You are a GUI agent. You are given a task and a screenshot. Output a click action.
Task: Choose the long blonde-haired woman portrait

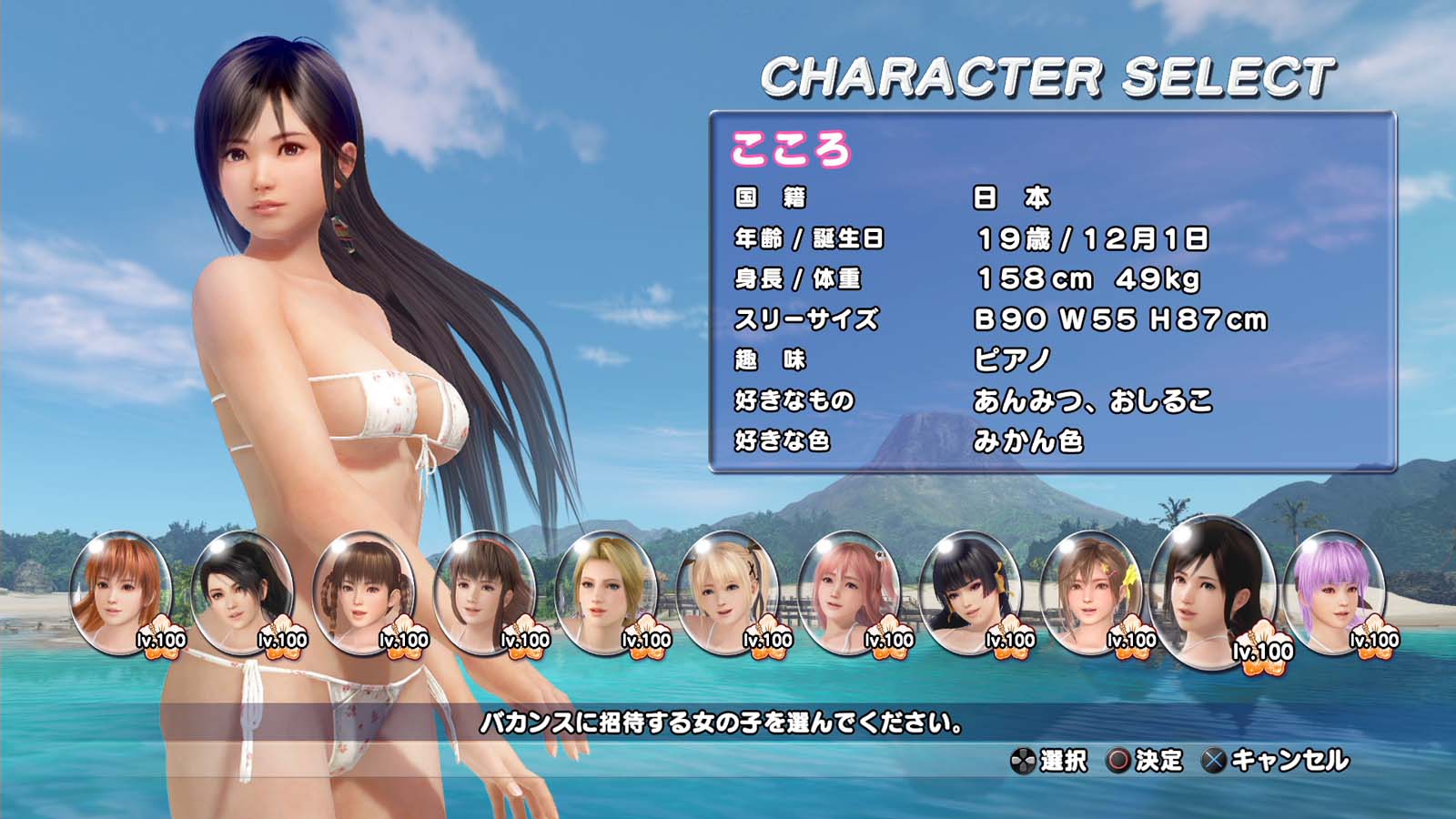pyautogui.click(x=606, y=591)
